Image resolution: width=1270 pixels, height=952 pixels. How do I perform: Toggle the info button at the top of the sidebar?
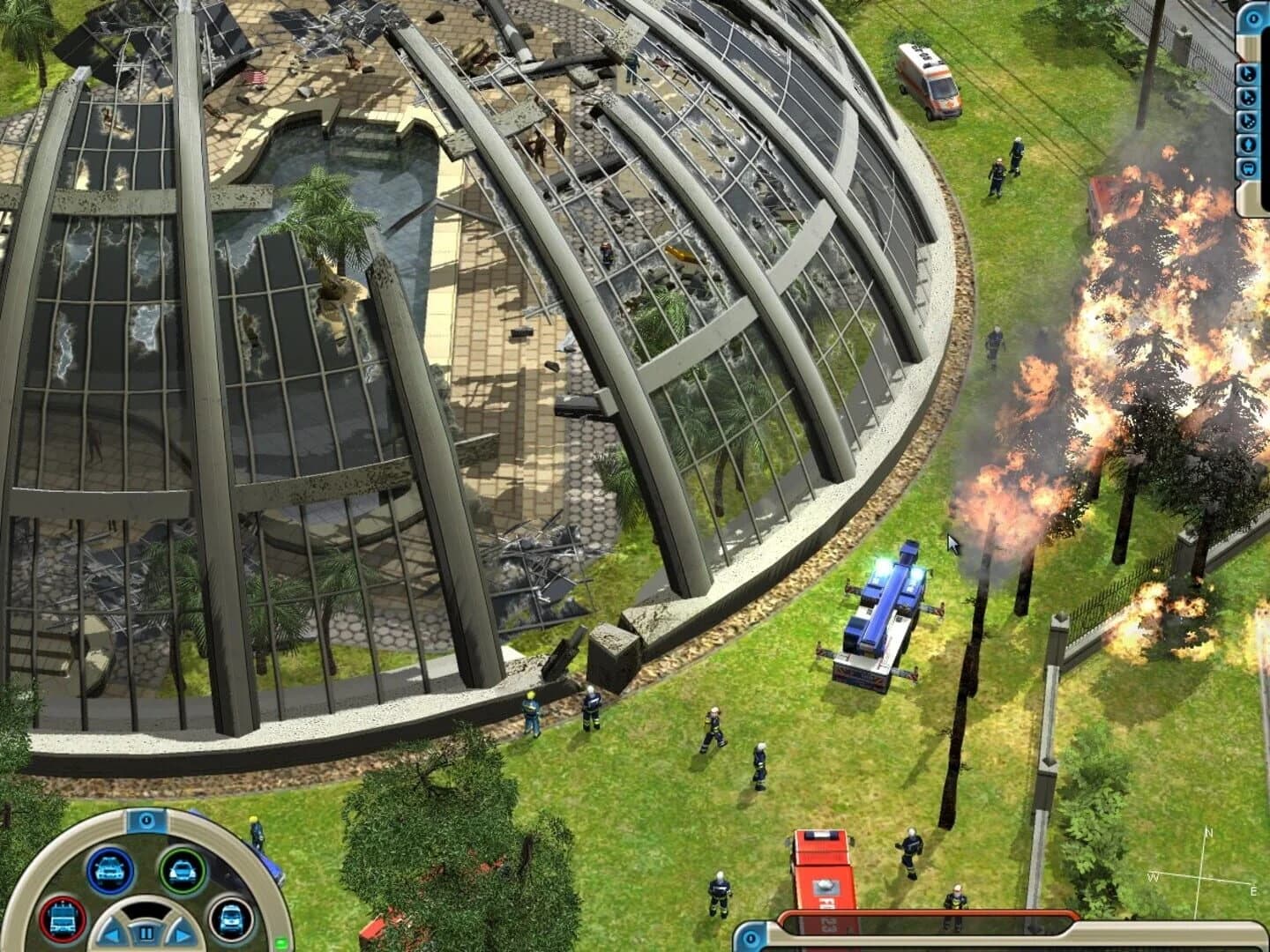pos(1252,18)
